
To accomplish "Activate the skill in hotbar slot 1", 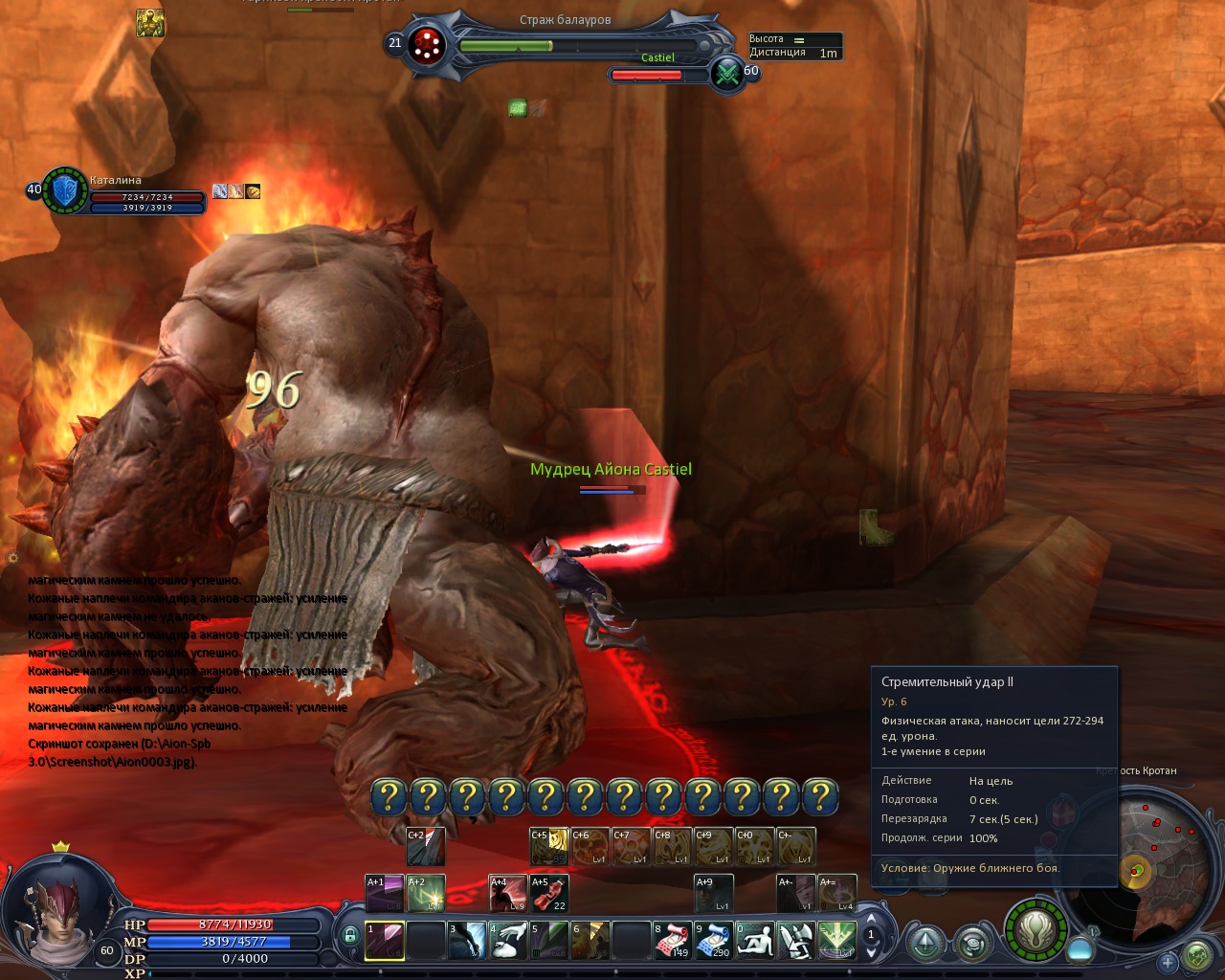I will pos(385,940).
